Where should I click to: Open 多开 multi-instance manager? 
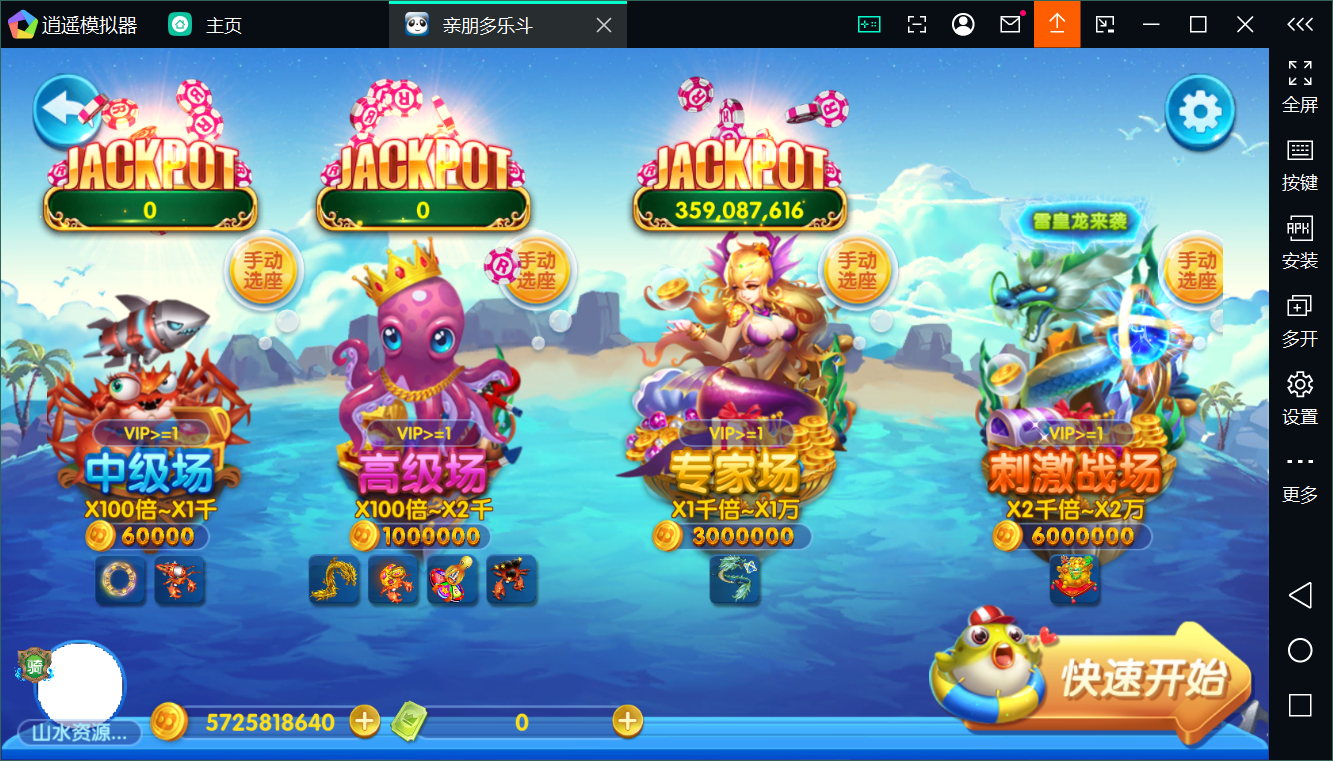1299,318
